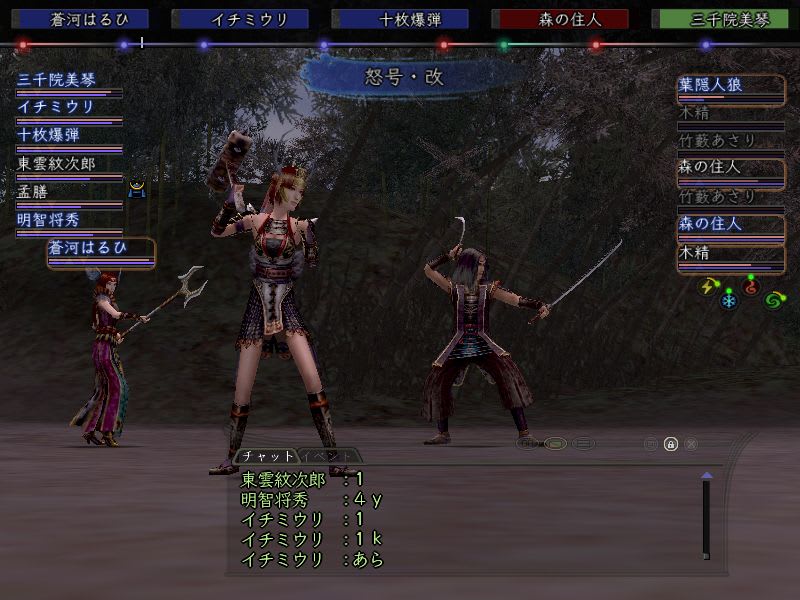Viewport: 800px width, 600px height.
Task: Activate the yellow lightning element icon
Action: pos(708,287)
